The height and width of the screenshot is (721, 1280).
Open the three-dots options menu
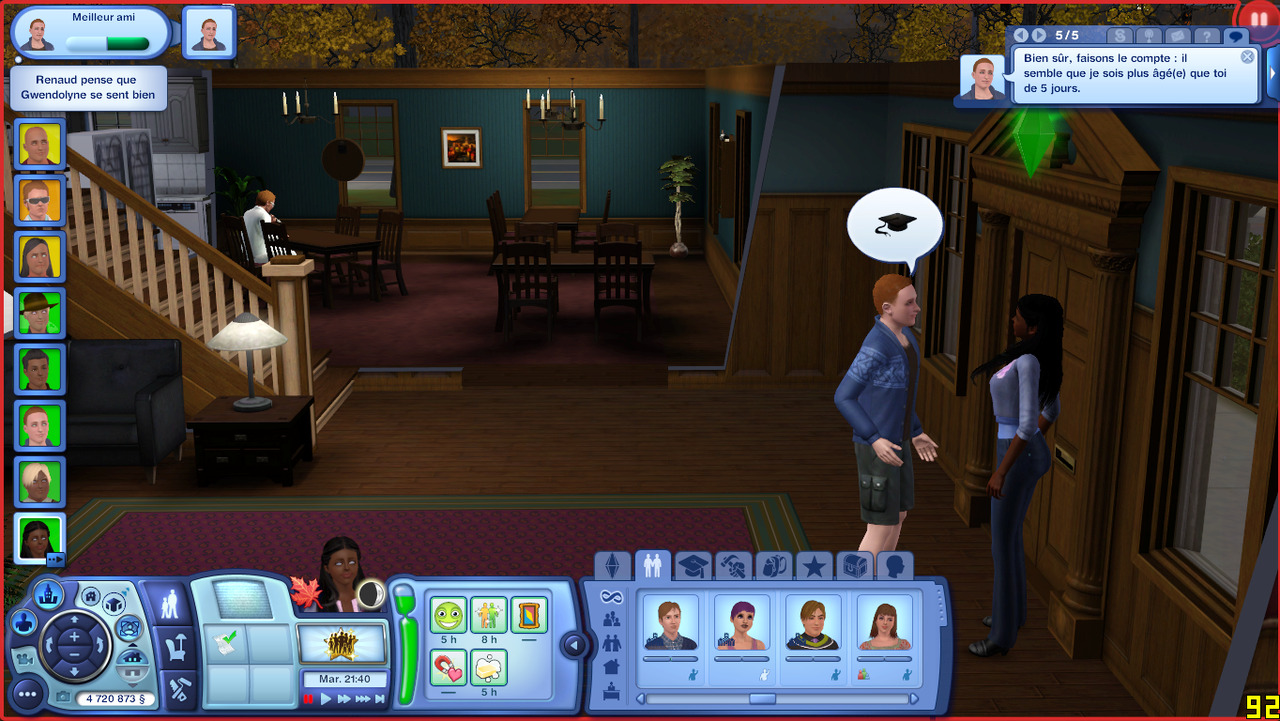tap(27, 693)
